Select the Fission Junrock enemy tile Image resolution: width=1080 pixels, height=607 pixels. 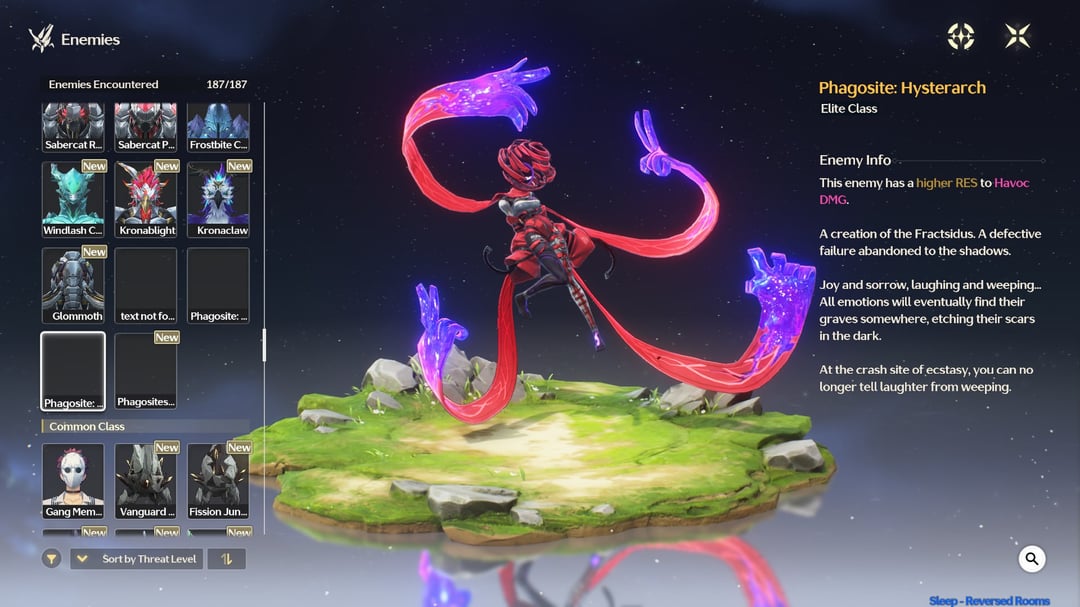(x=218, y=480)
